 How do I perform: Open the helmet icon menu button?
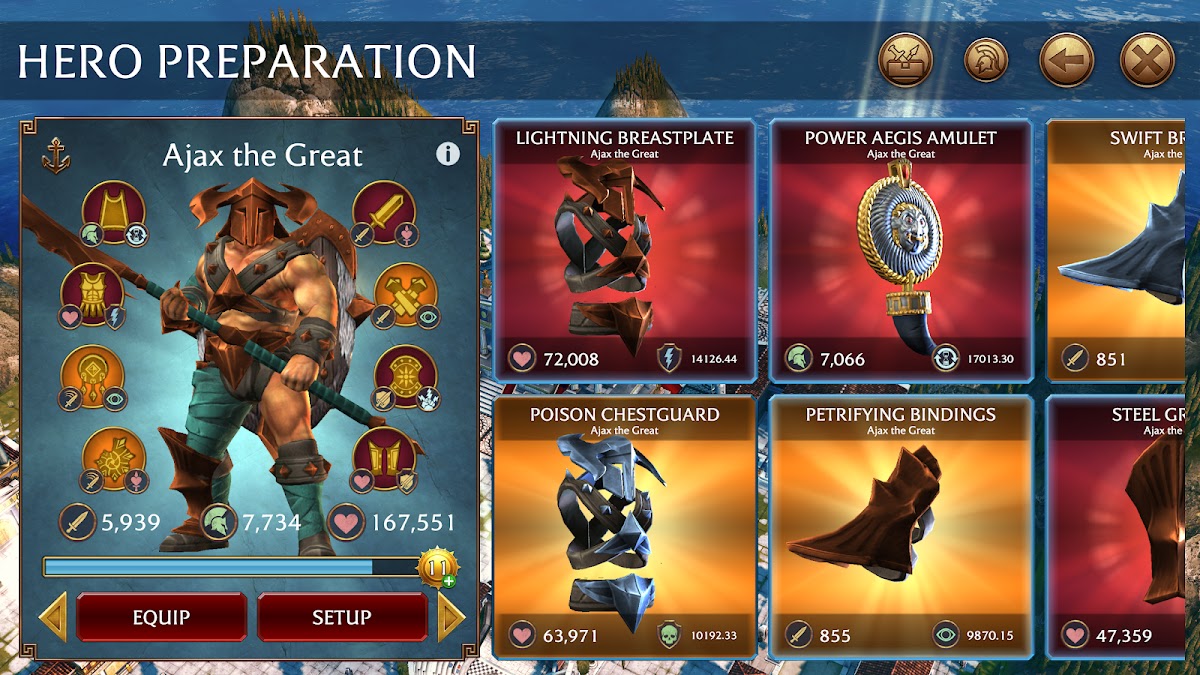[x=986, y=61]
